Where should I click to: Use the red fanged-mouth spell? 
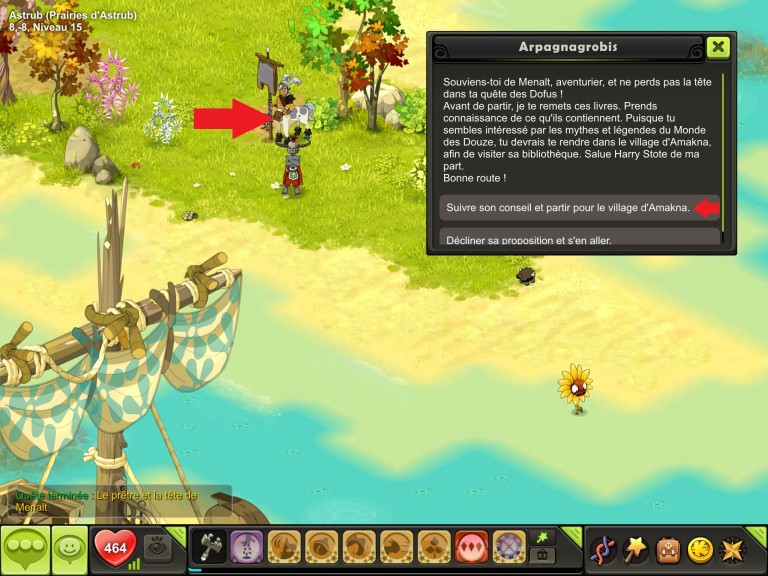[472, 548]
